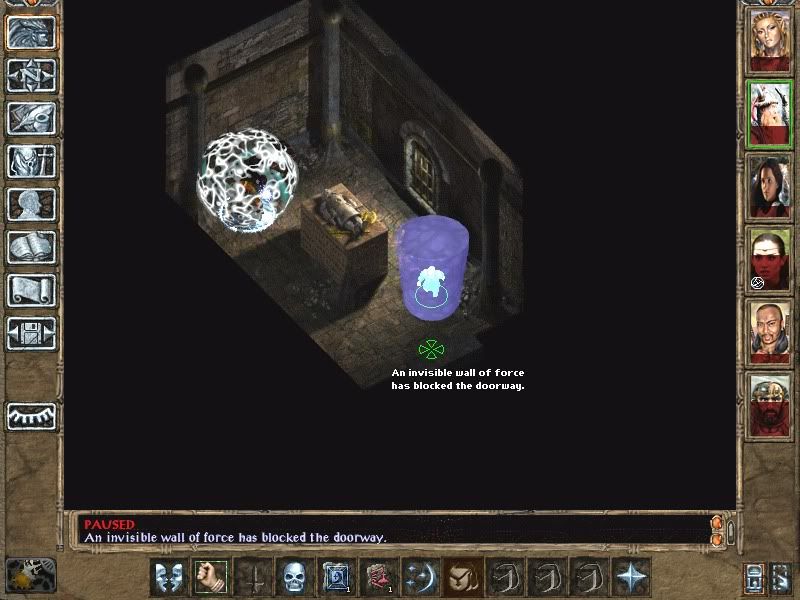Open the journal quill button
The image size is (800, 600).
pyautogui.click(x=32, y=118)
